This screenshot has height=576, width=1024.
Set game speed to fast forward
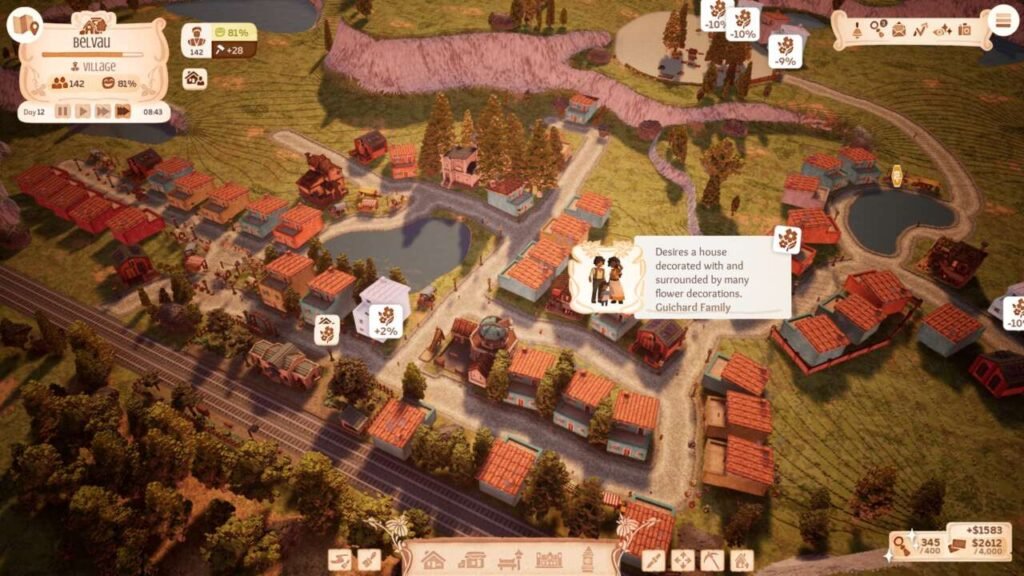point(103,111)
